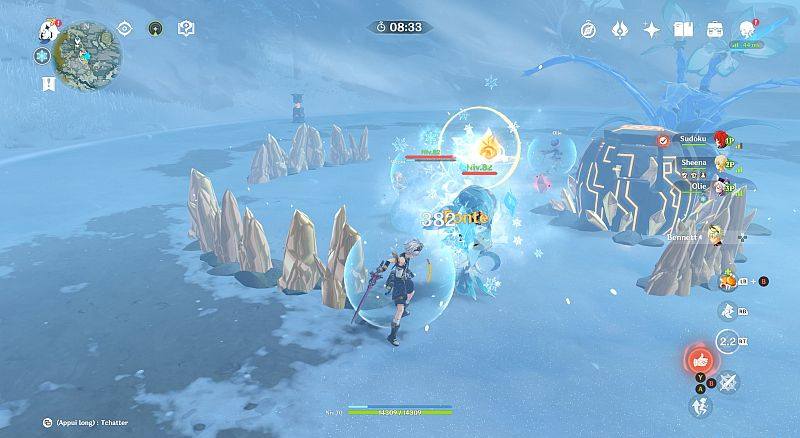
Task: Switch to Bennett's character portrait
Action: [x=716, y=235]
